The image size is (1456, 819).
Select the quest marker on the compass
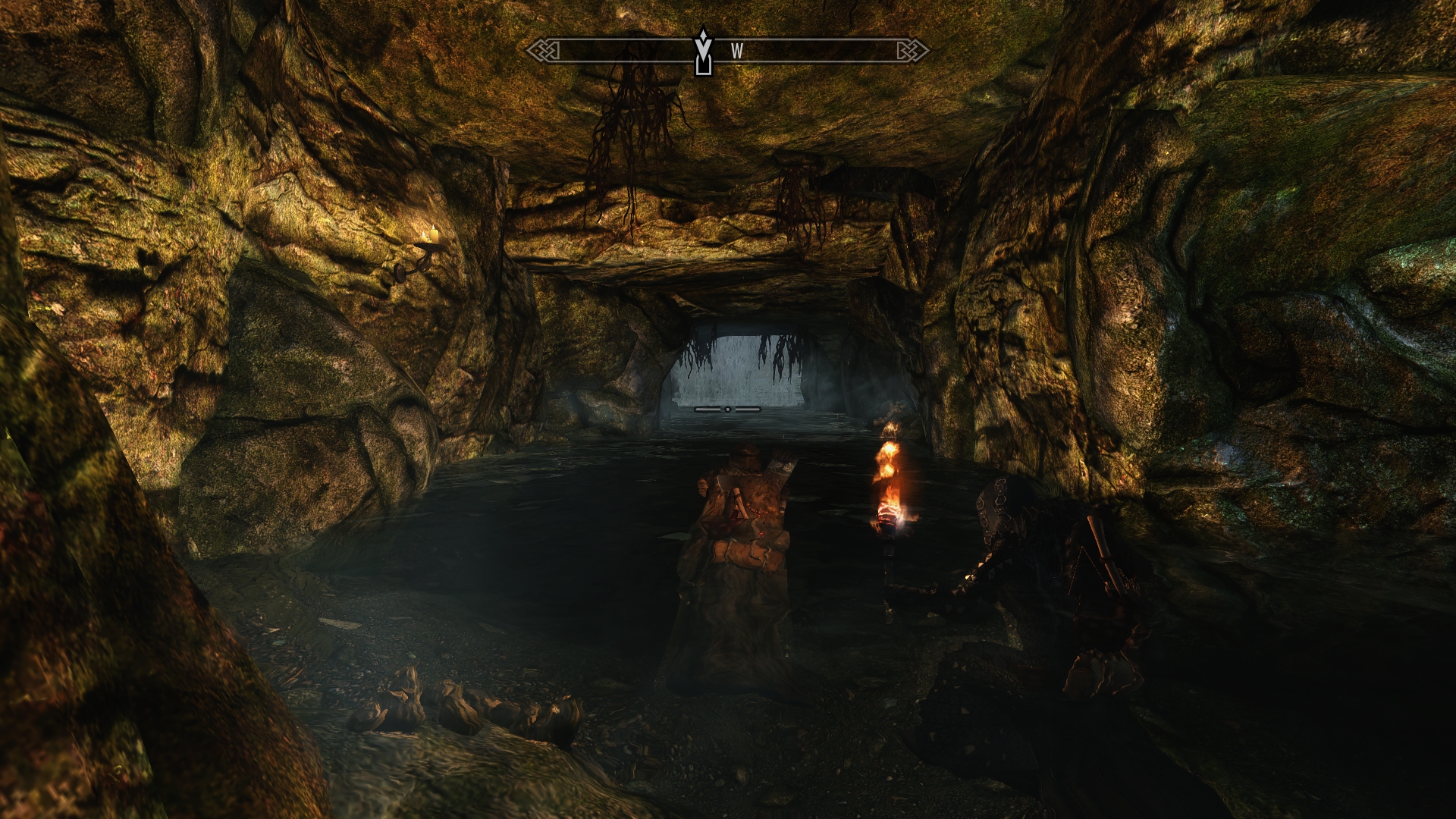point(704,52)
